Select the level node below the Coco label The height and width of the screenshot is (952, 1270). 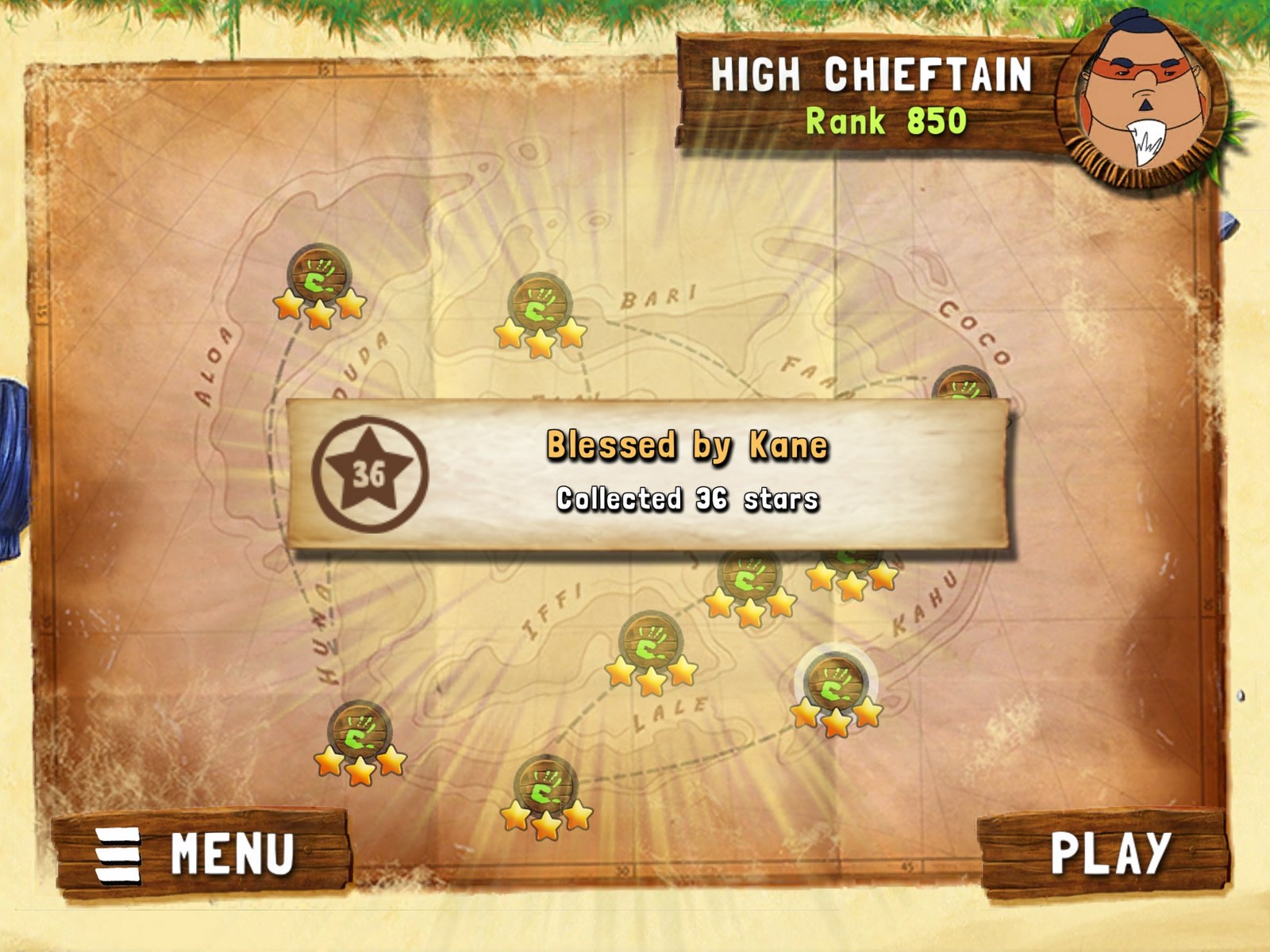click(964, 386)
